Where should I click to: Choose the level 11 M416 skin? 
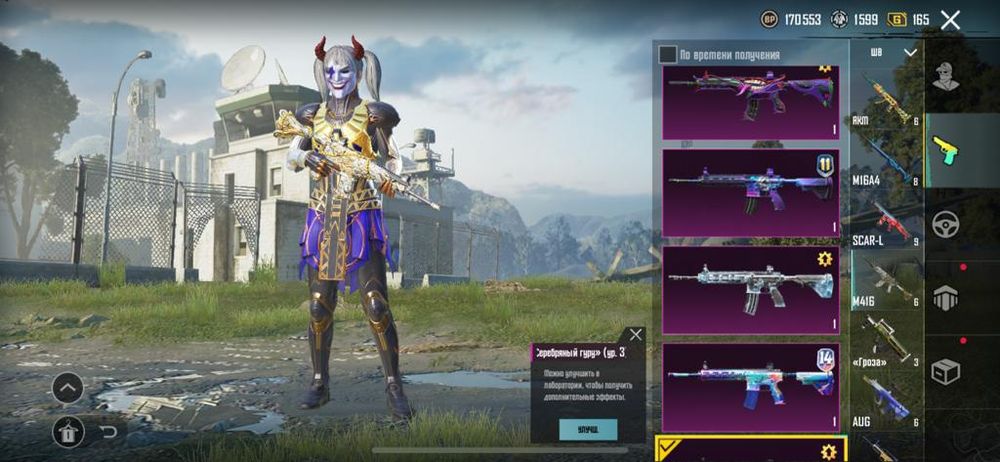750,192
